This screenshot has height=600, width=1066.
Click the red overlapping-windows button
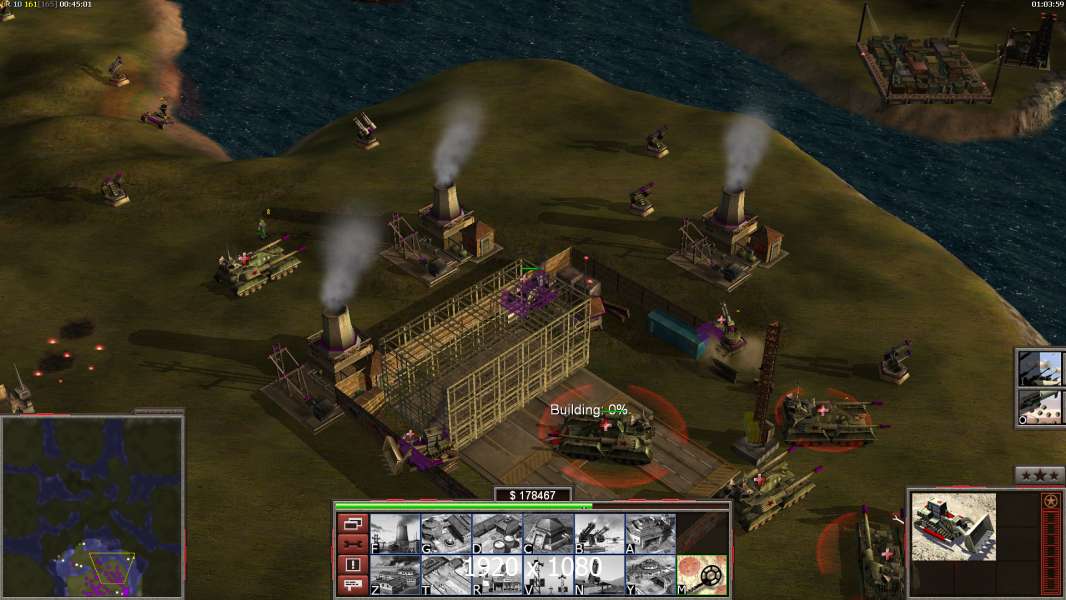tap(352, 523)
